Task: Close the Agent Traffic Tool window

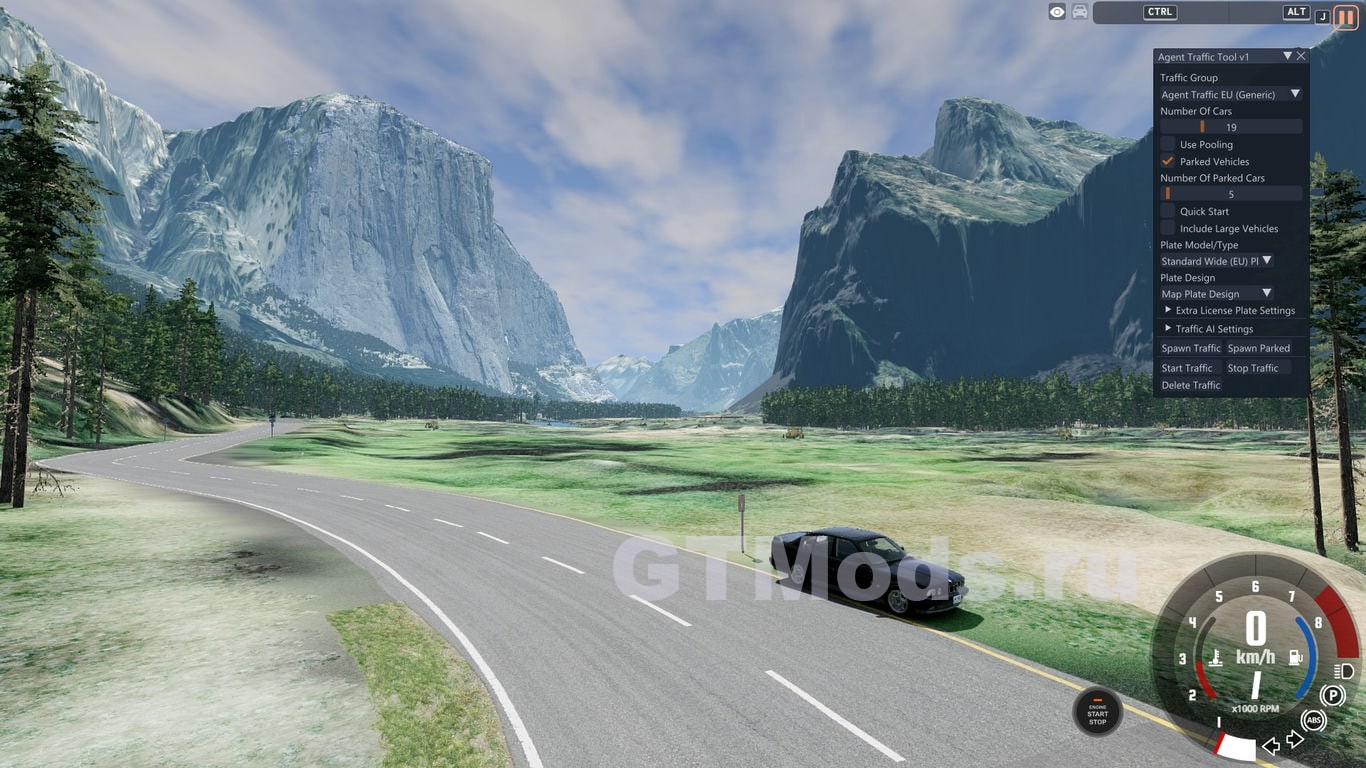Action: point(1301,57)
